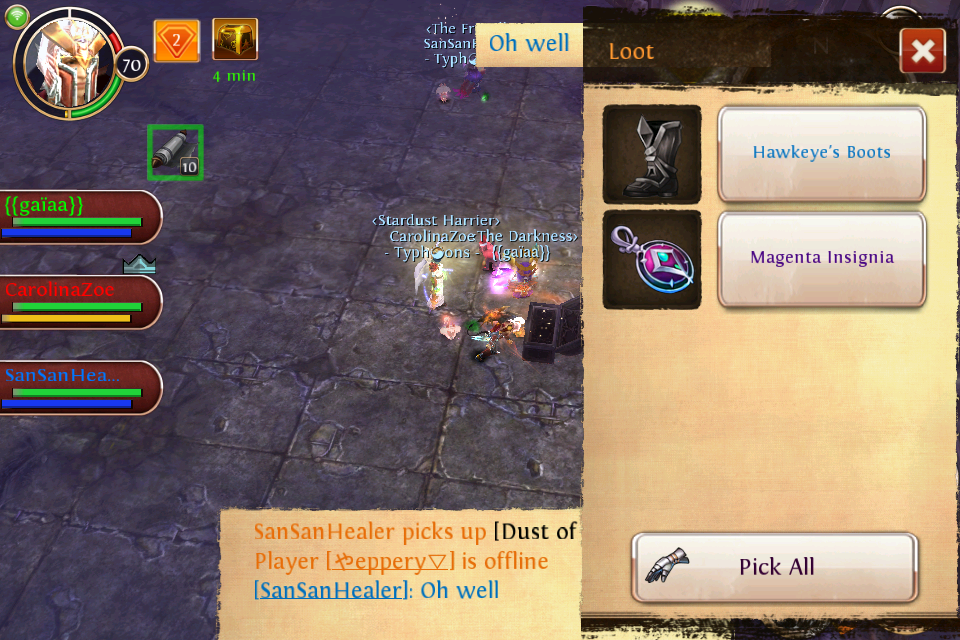This screenshot has width=960, height=640.
Task: Close the Loot window
Action: (922, 51)
